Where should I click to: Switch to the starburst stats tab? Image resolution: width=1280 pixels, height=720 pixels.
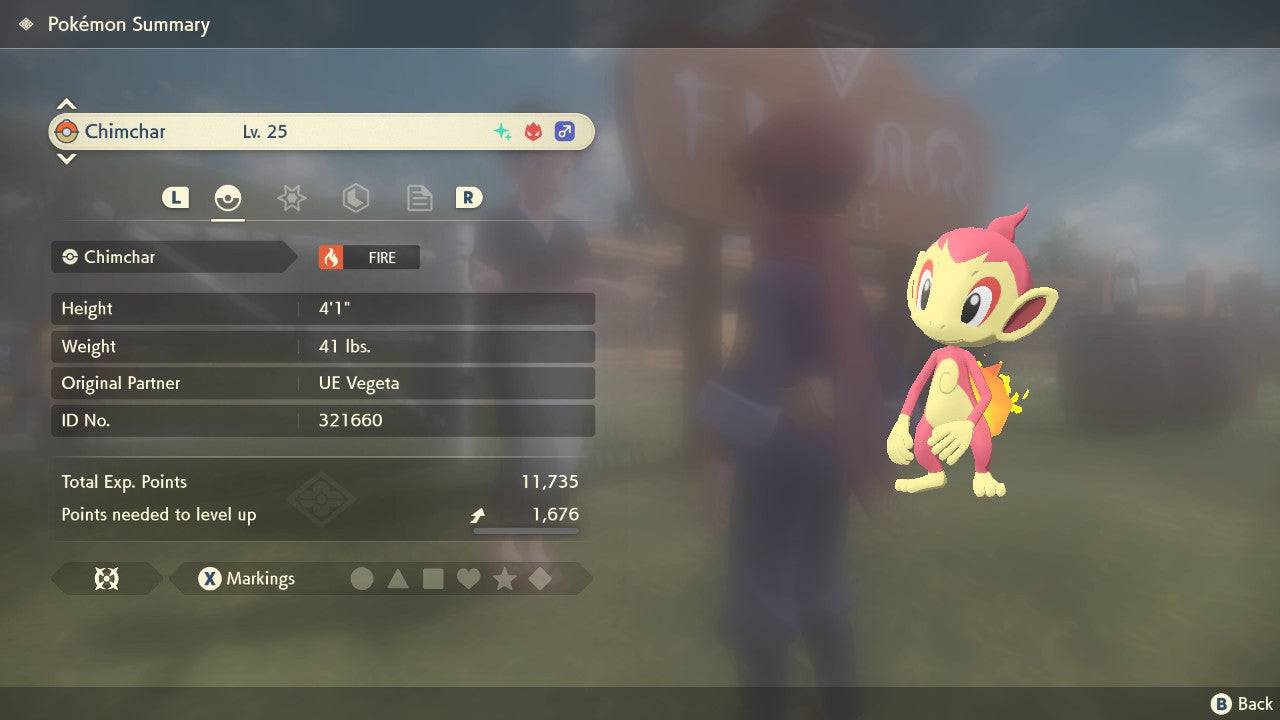(x=291, y=198)
